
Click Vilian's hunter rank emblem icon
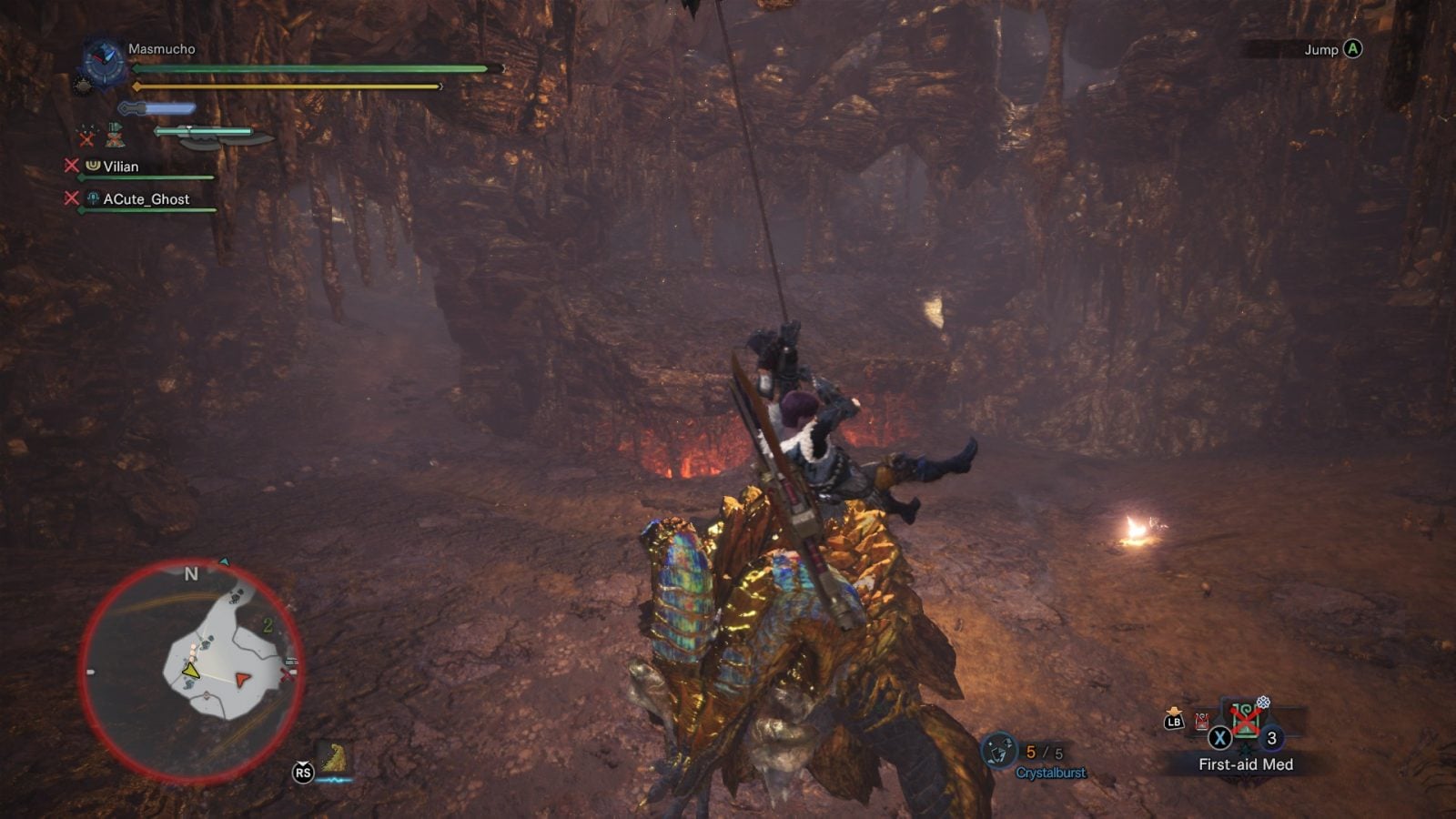92,166
